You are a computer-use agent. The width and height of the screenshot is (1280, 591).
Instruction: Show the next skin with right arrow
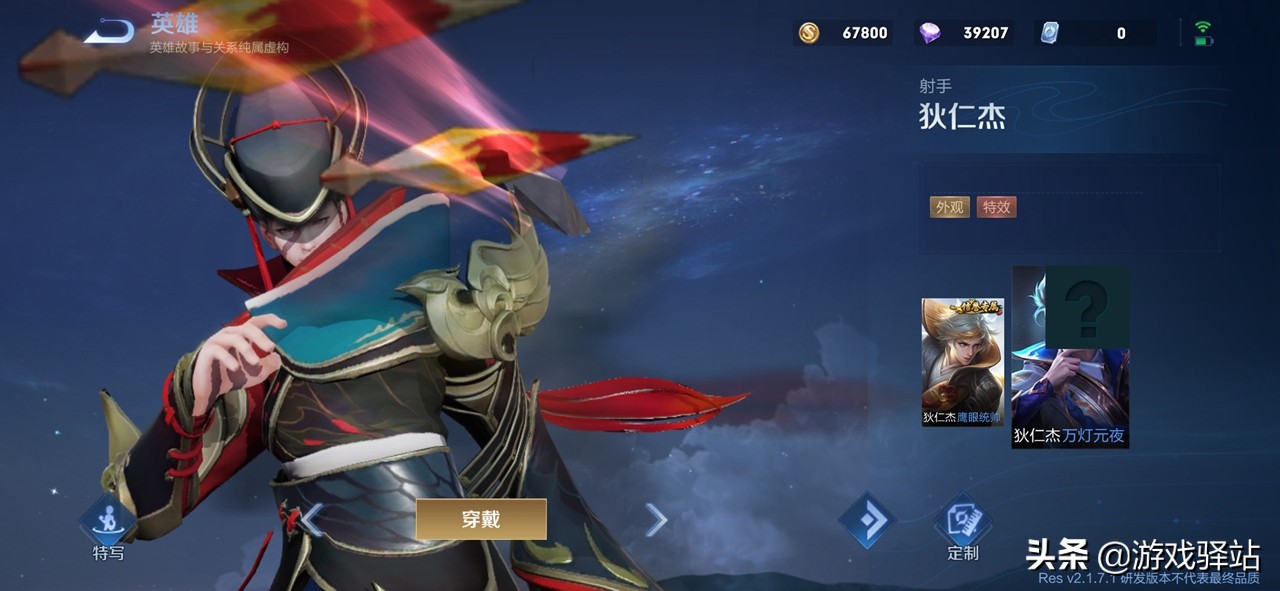coord(656,519)
